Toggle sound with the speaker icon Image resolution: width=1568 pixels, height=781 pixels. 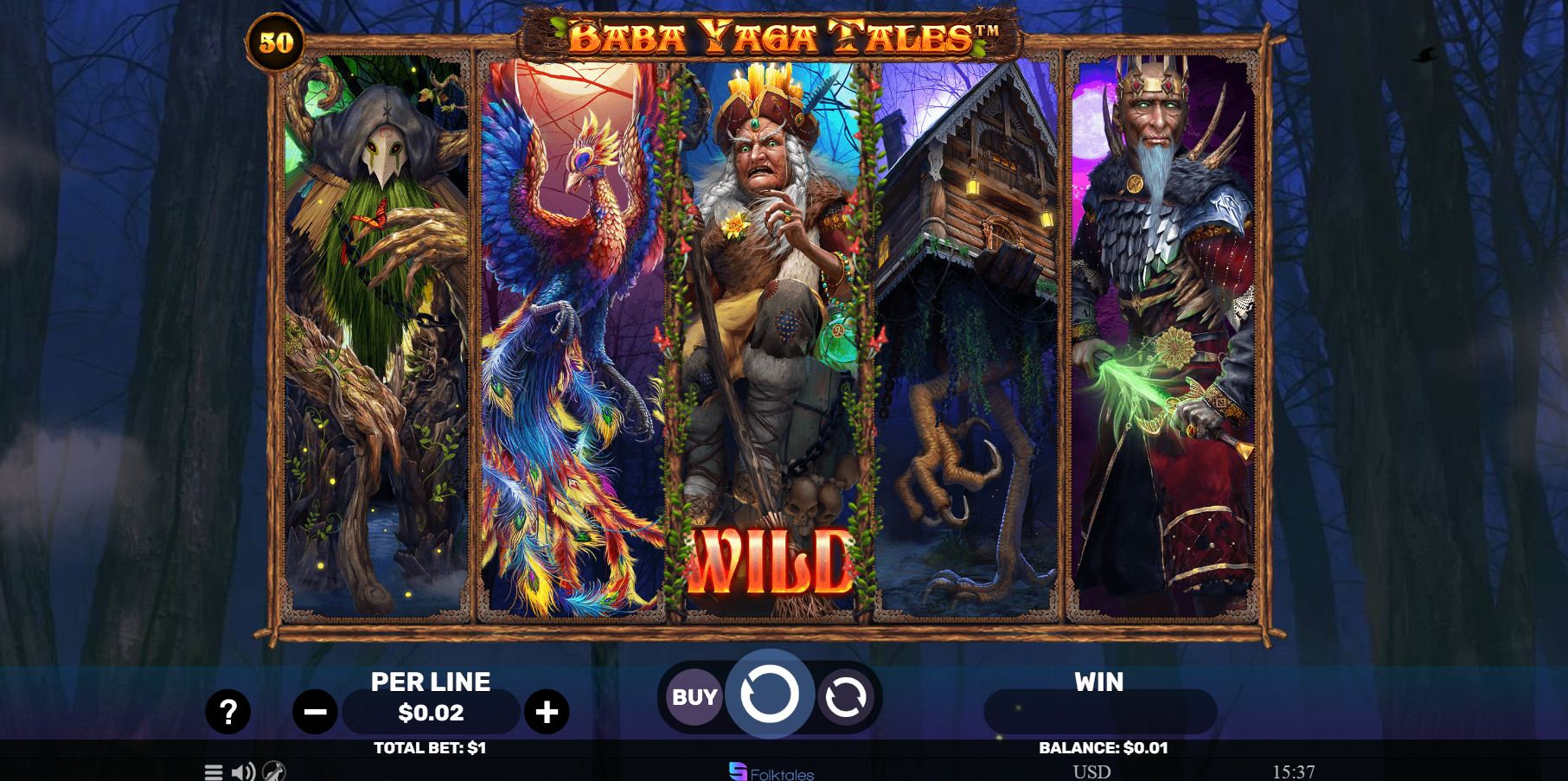click(x=243, y=771)
